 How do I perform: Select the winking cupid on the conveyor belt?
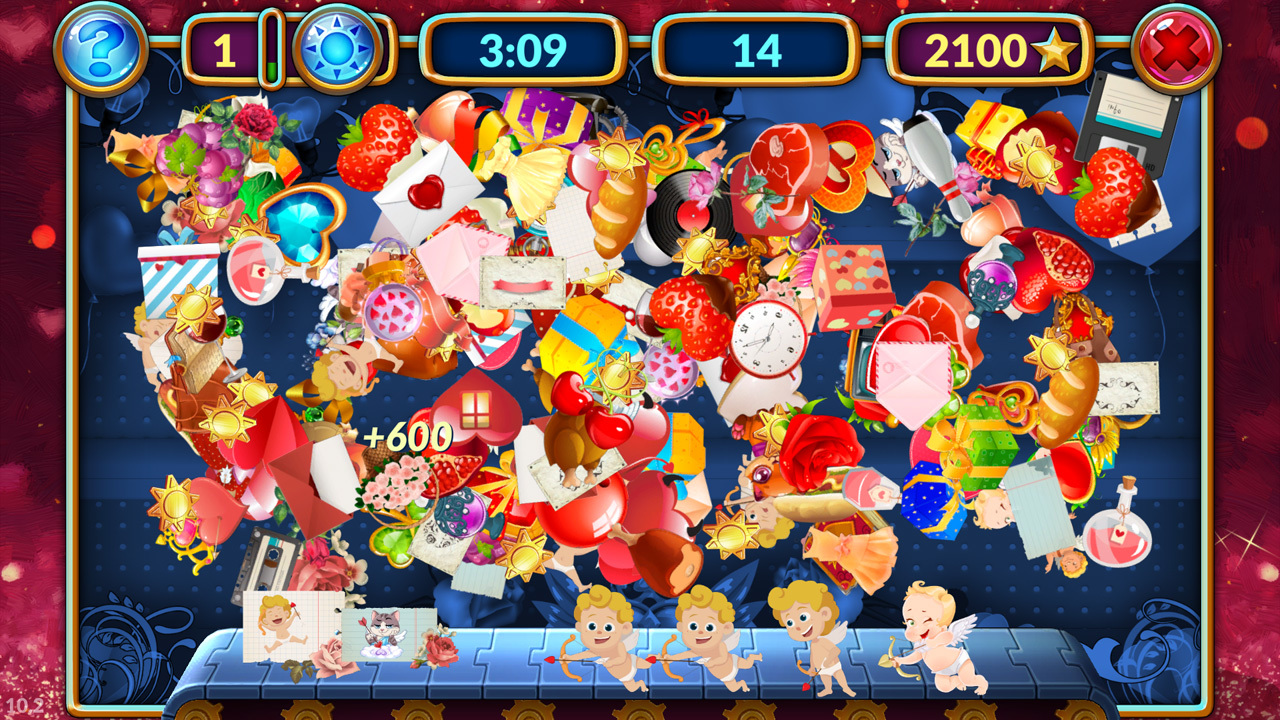click(925, 640)
